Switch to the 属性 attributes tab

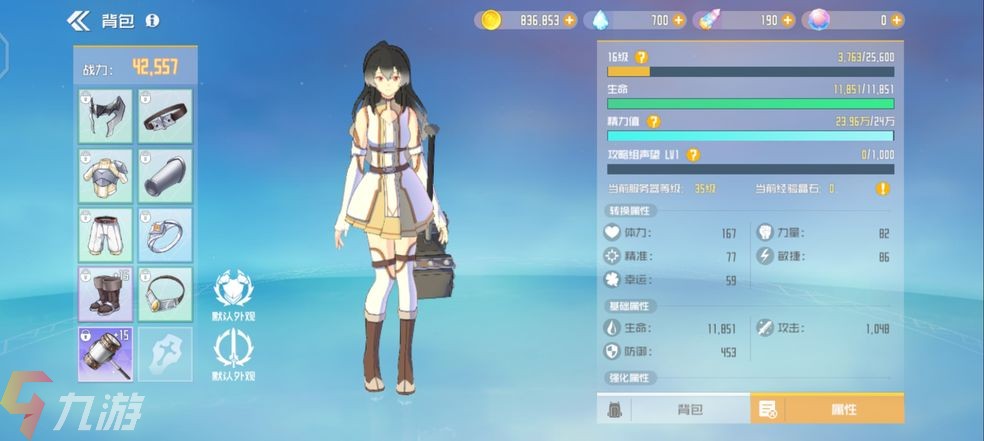coord(828,408)
